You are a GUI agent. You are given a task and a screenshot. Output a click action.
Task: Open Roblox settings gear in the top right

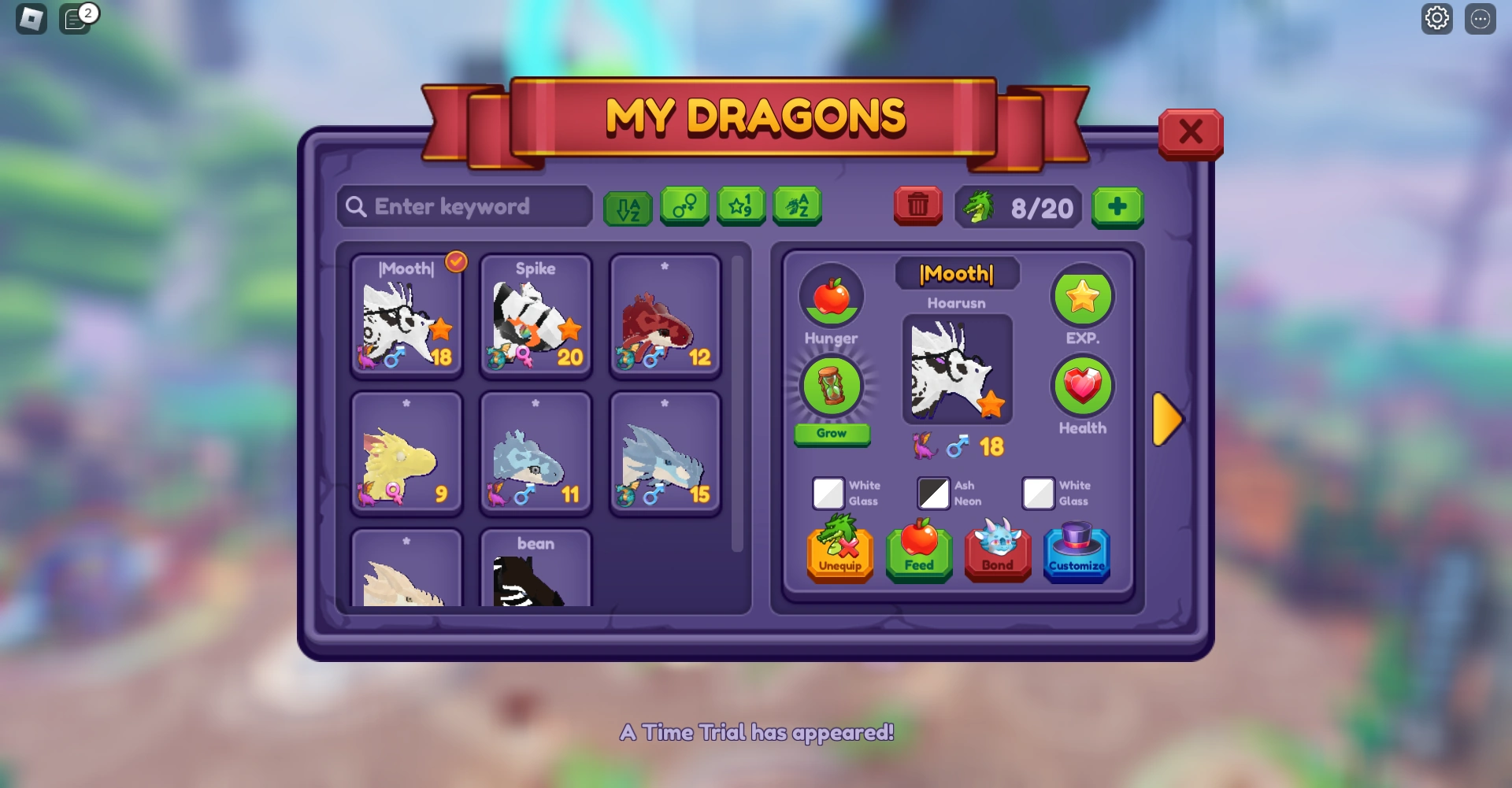tap(1437, 18)
